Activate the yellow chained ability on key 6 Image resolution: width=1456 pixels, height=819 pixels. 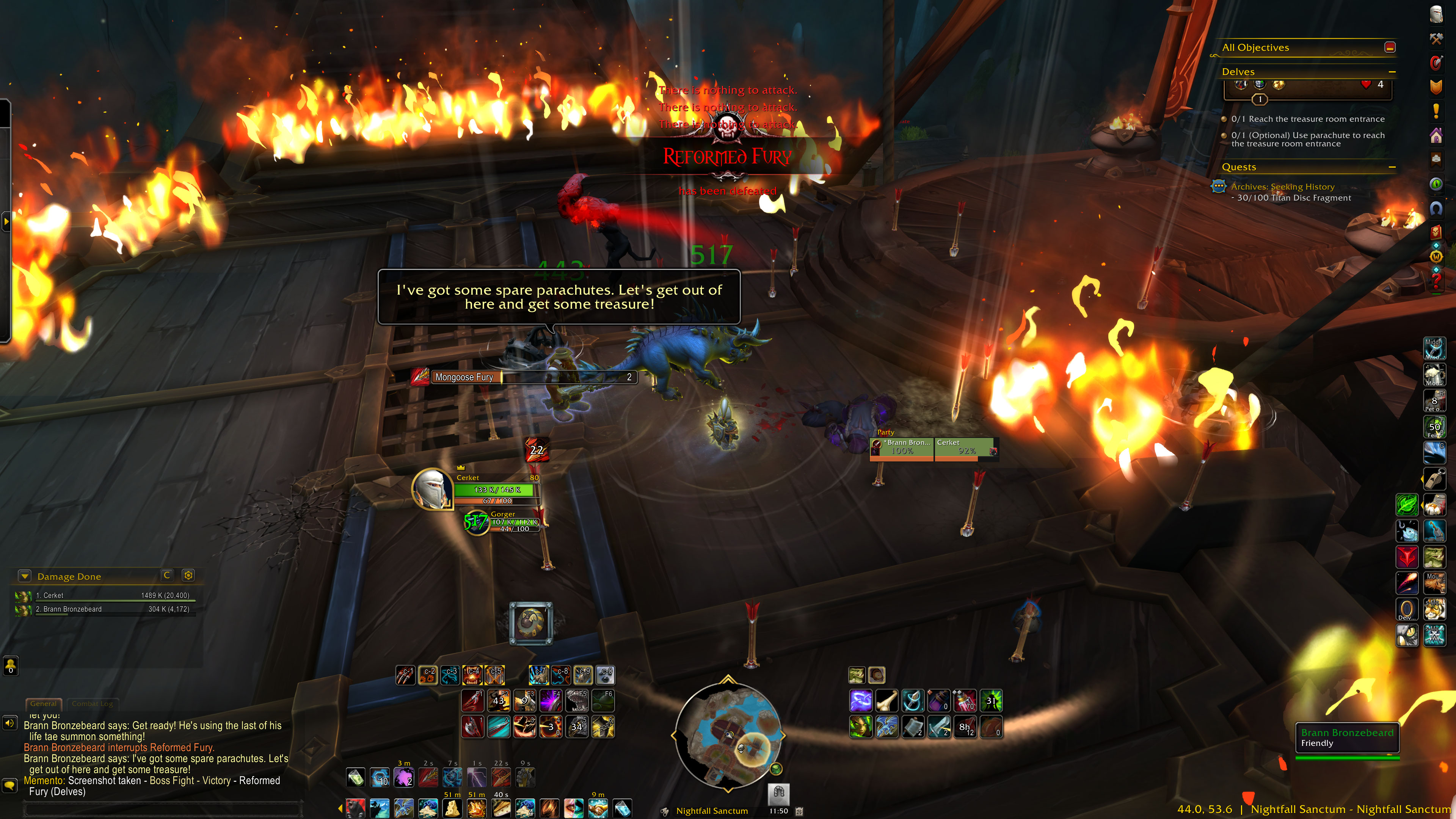pos(603,727)
